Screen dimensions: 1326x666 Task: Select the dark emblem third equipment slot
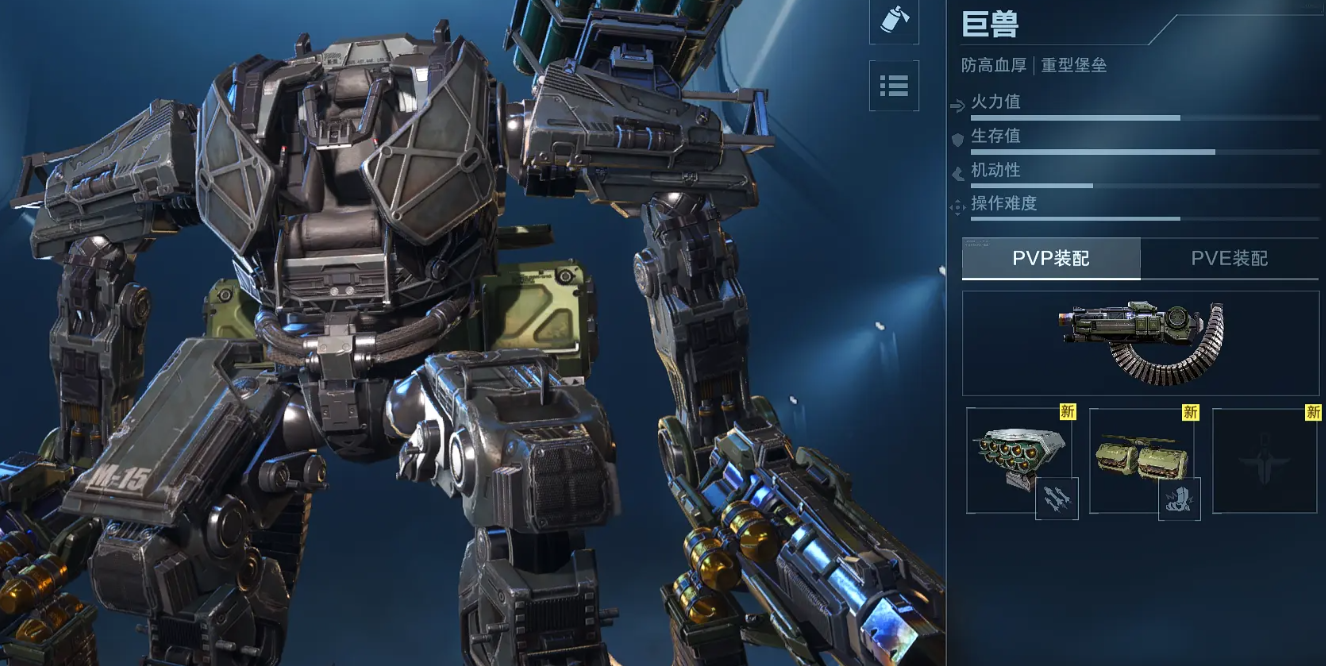1265,461
